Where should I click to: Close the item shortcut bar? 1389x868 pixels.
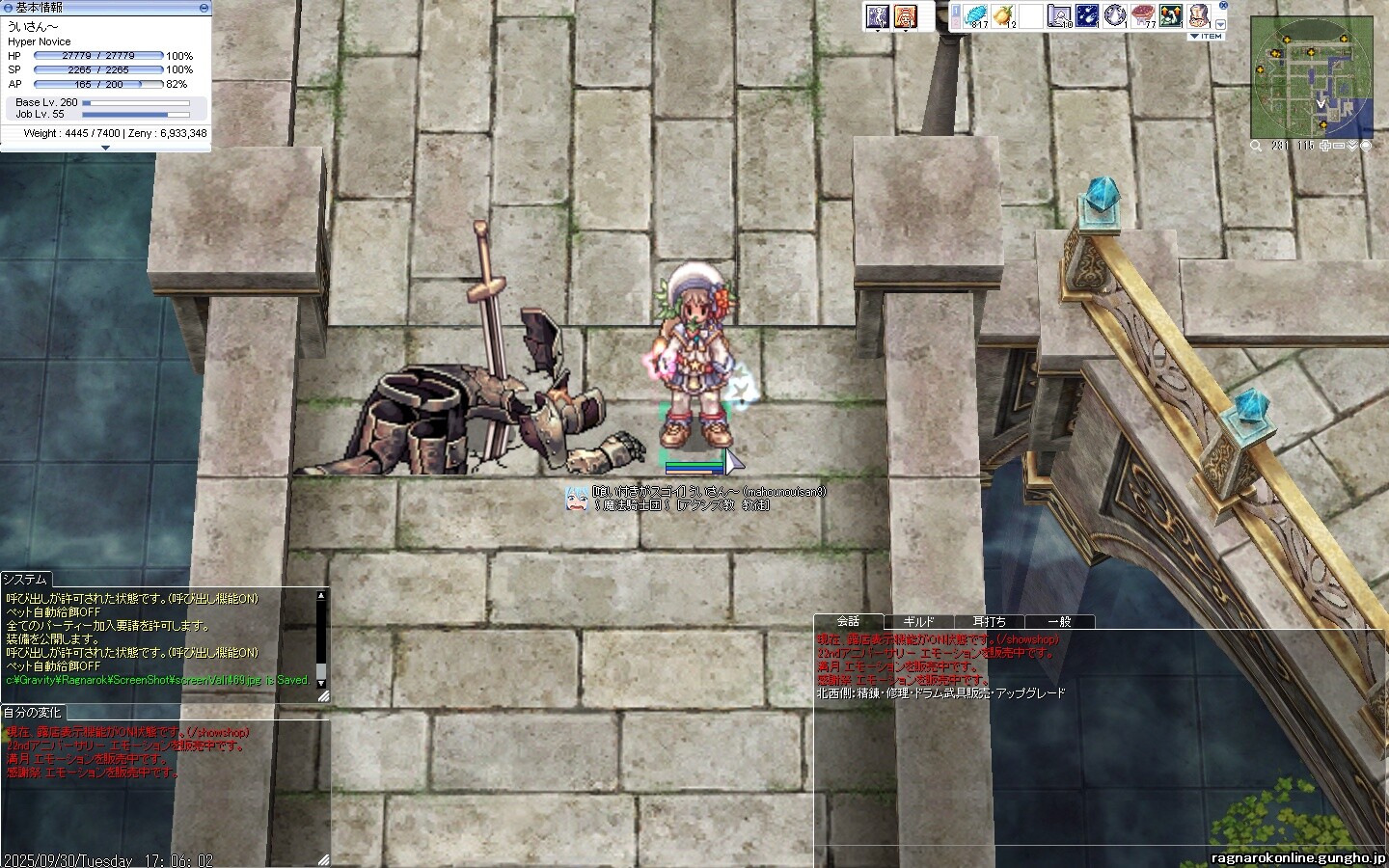1223,6
